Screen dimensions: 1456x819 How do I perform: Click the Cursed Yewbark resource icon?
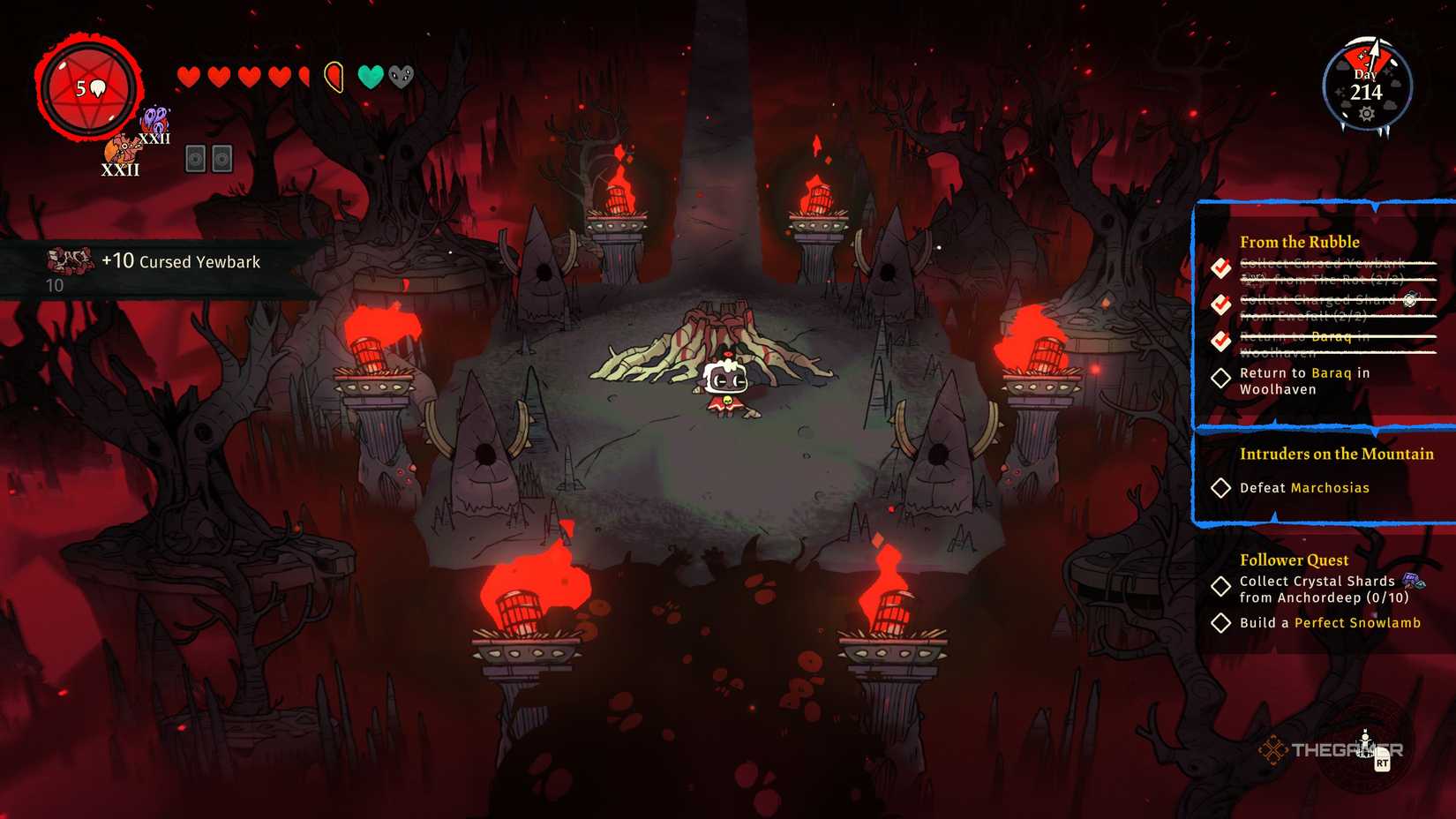click(x=69, y=259)
